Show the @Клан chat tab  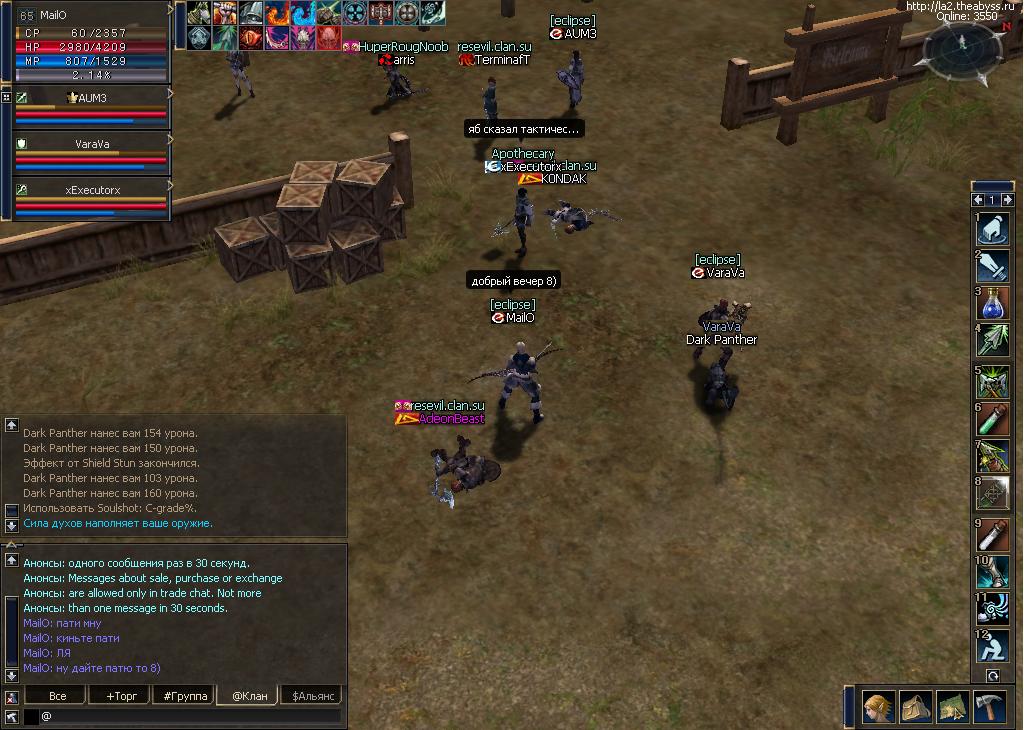[x=248, y=695]
